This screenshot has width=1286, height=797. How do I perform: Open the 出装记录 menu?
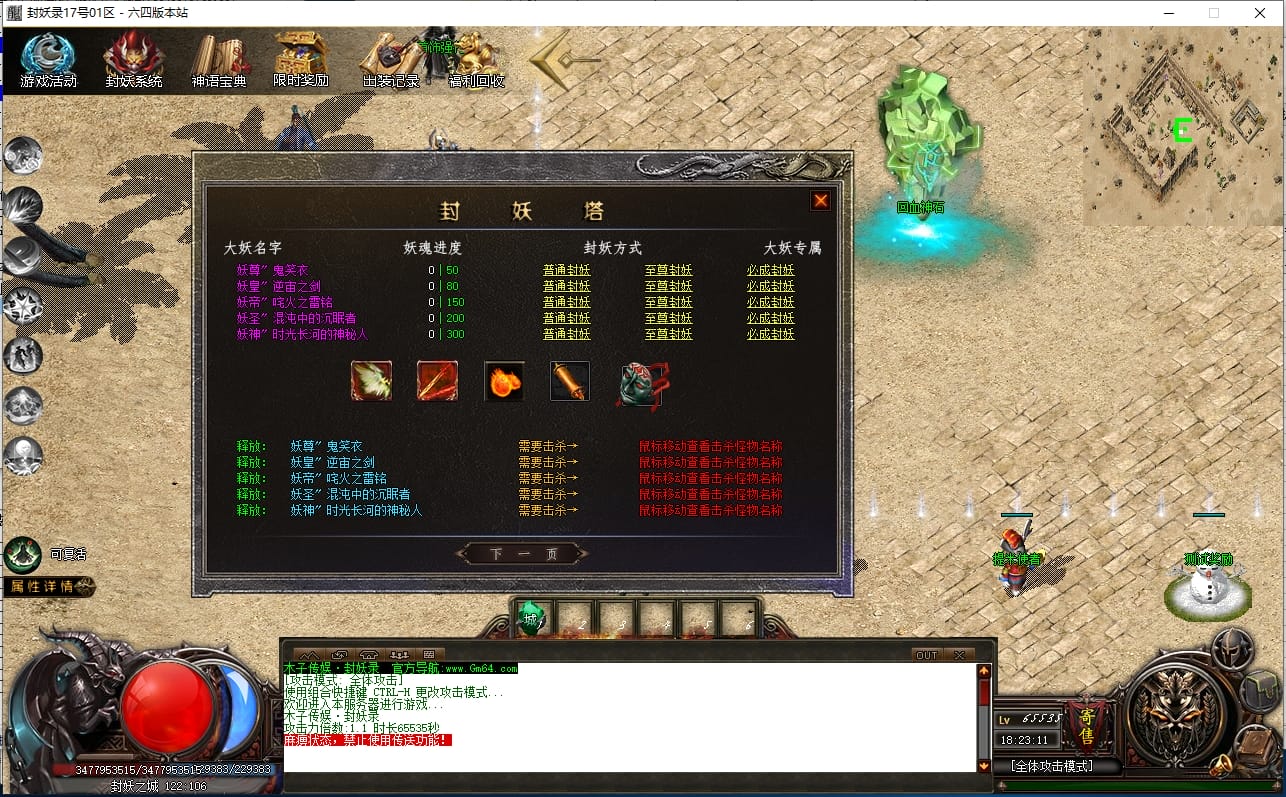point(391,60)
